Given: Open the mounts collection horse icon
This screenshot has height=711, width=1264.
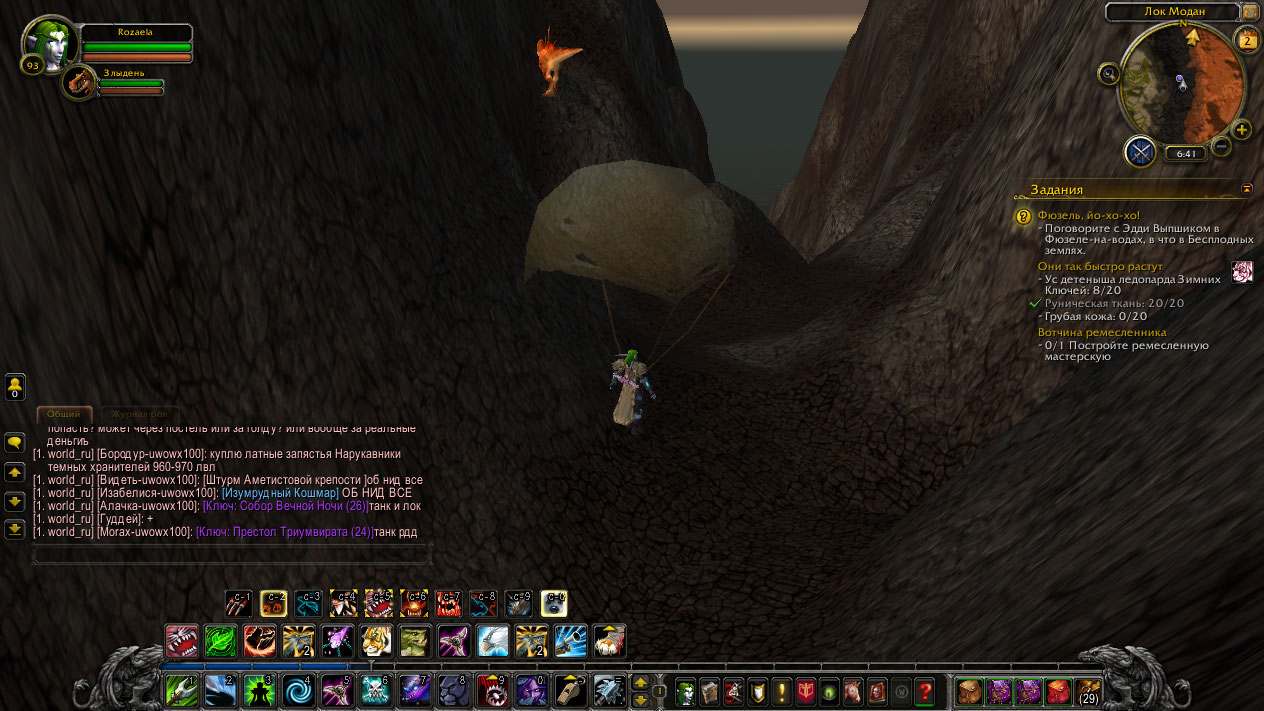Looking at the screenshot, I should pos(854,691).
